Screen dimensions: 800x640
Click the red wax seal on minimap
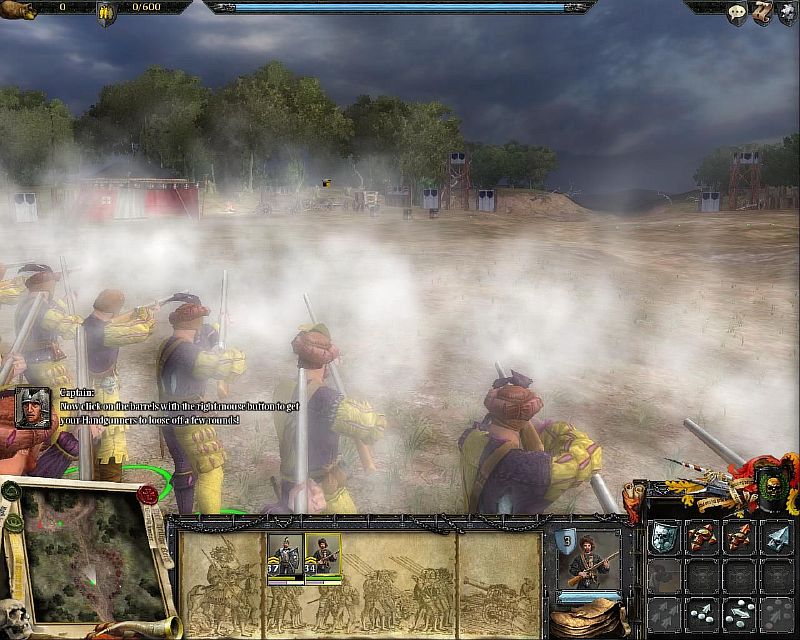(x=149, y=494)
